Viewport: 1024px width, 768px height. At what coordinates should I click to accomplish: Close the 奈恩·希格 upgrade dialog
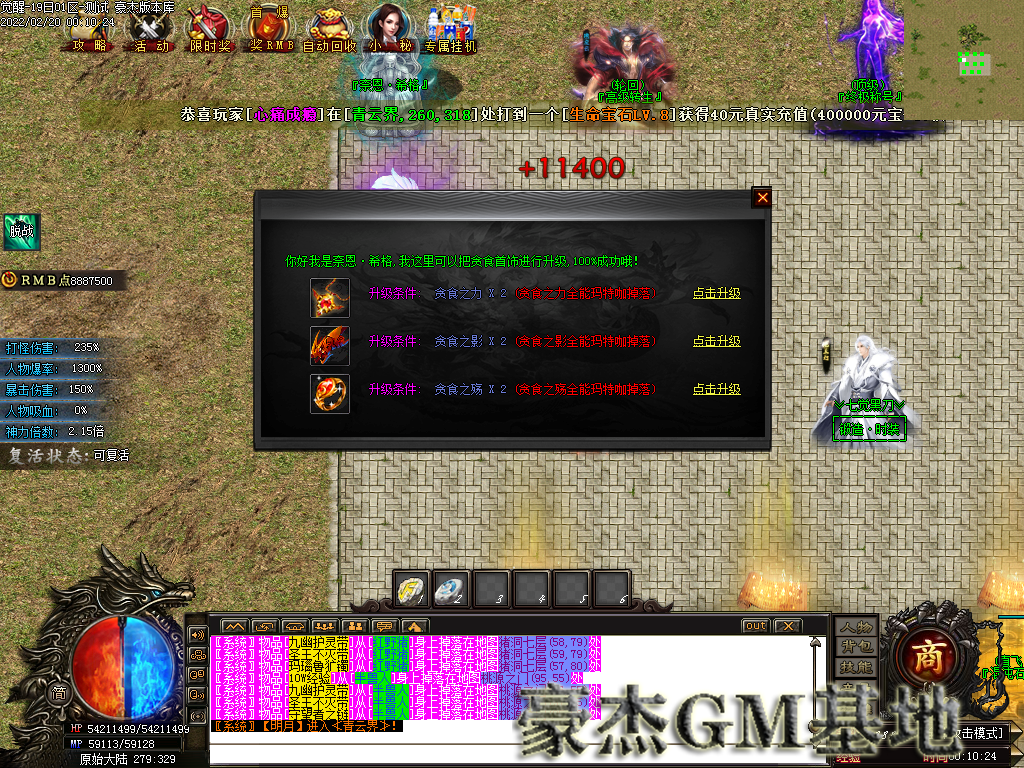[x=762, y=198]
